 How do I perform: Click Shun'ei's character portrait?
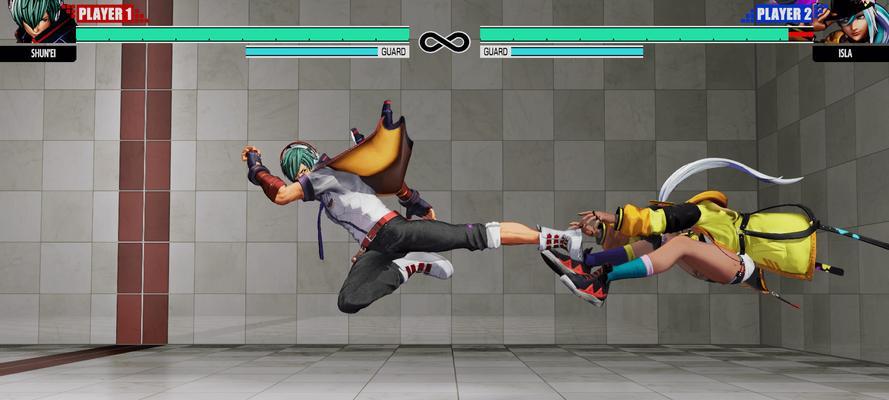(x=34, y=22)
